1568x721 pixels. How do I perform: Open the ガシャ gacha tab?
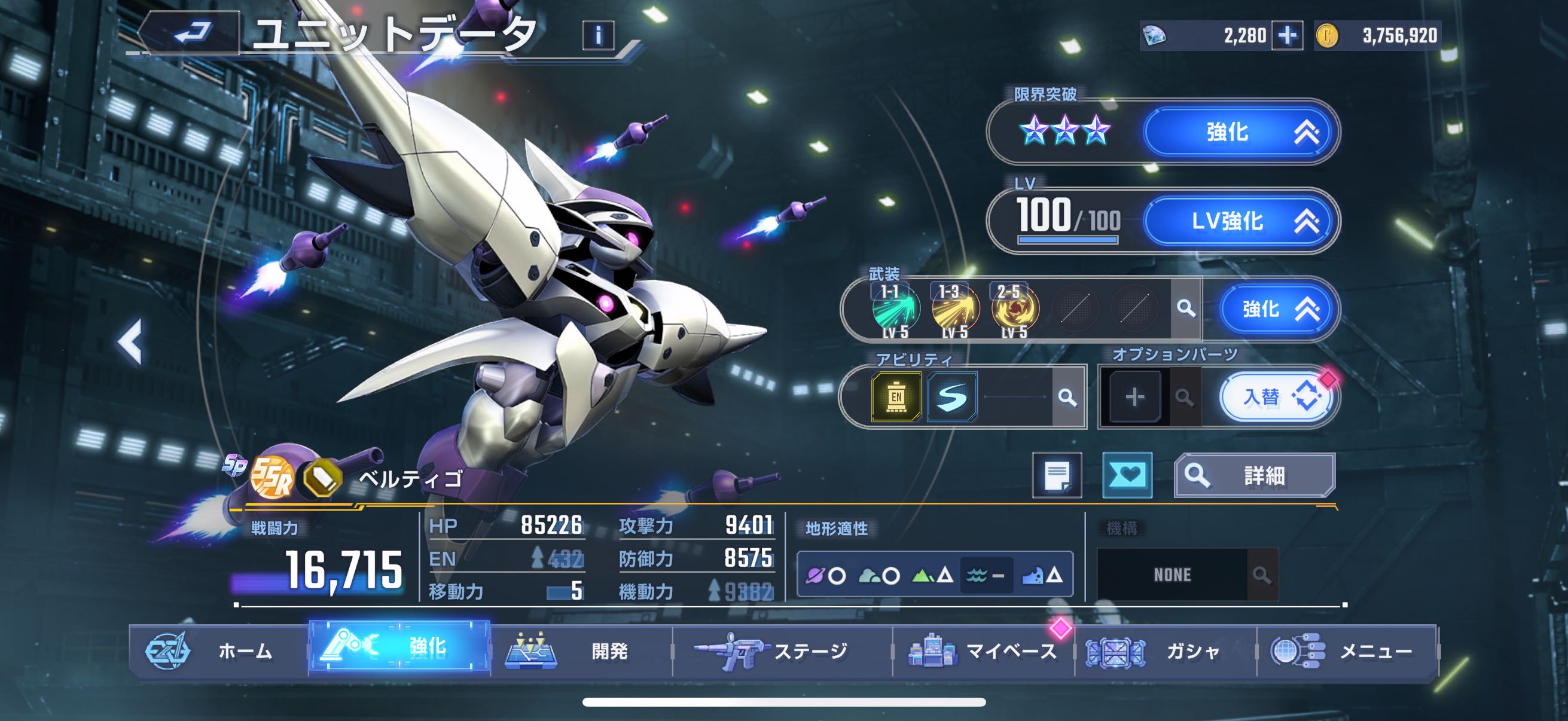tap(1166, 651)
